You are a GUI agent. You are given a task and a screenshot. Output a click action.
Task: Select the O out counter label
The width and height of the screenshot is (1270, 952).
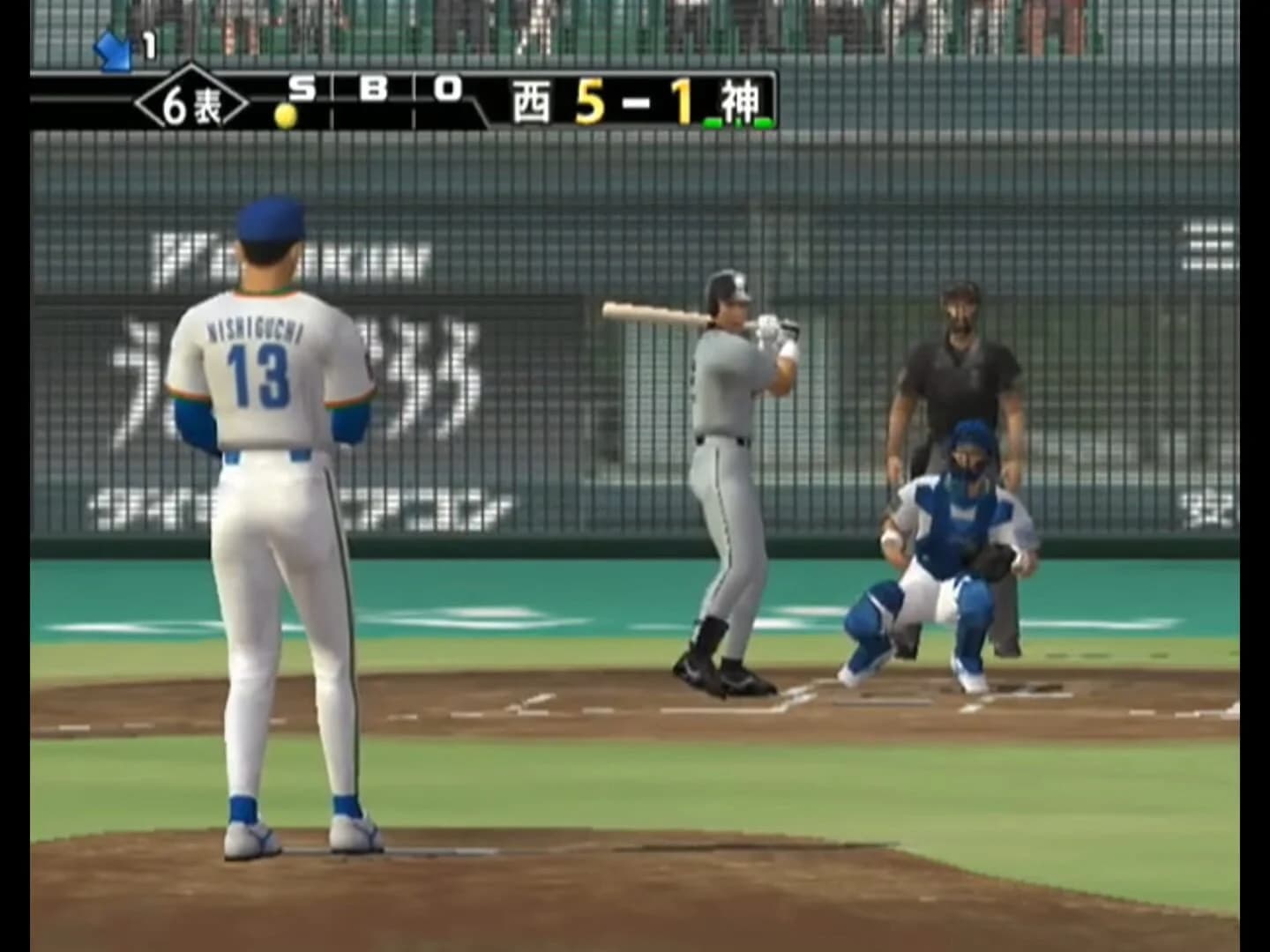coord(448,86)
